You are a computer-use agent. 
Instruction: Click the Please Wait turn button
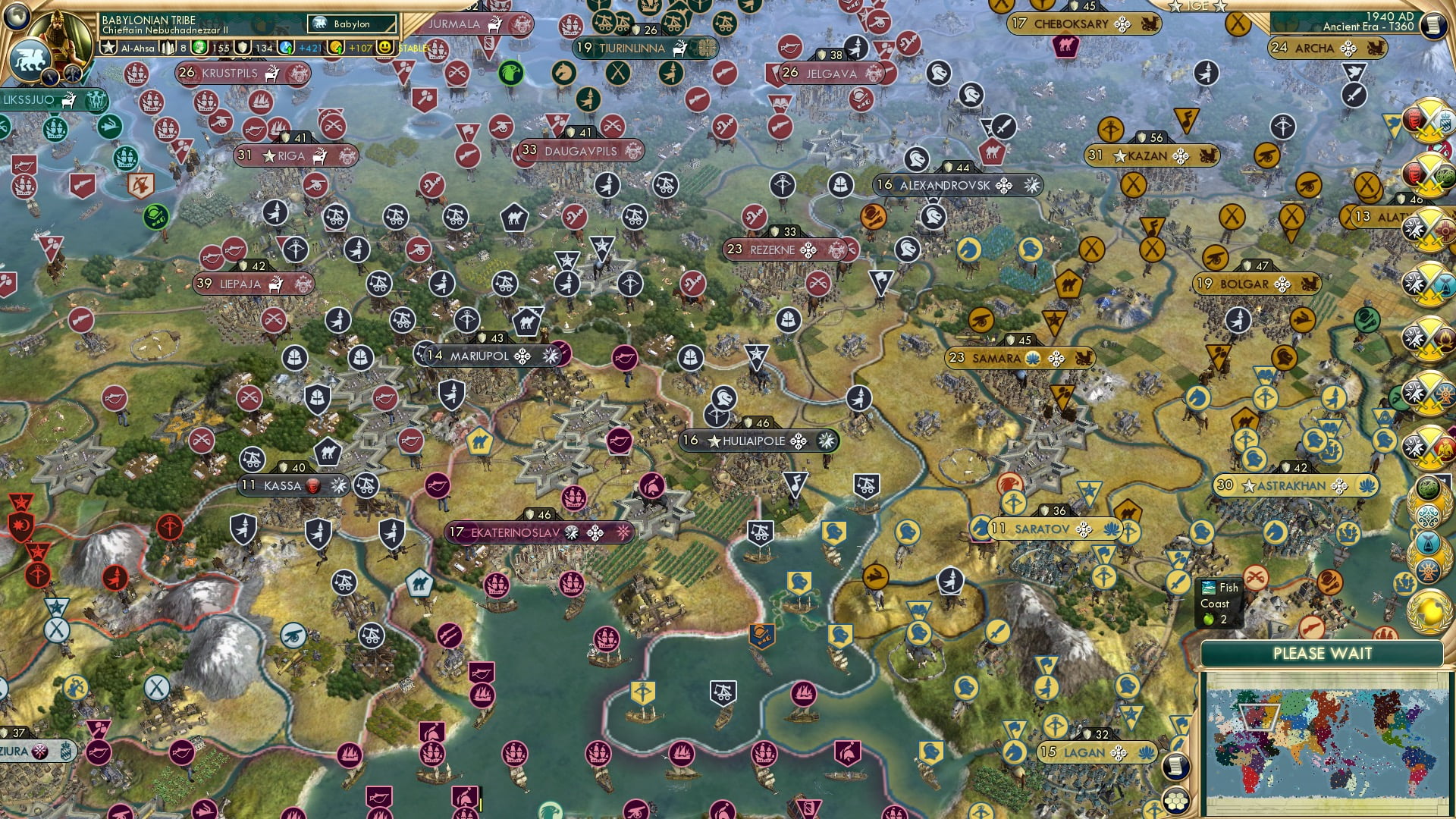point(1322,654)
